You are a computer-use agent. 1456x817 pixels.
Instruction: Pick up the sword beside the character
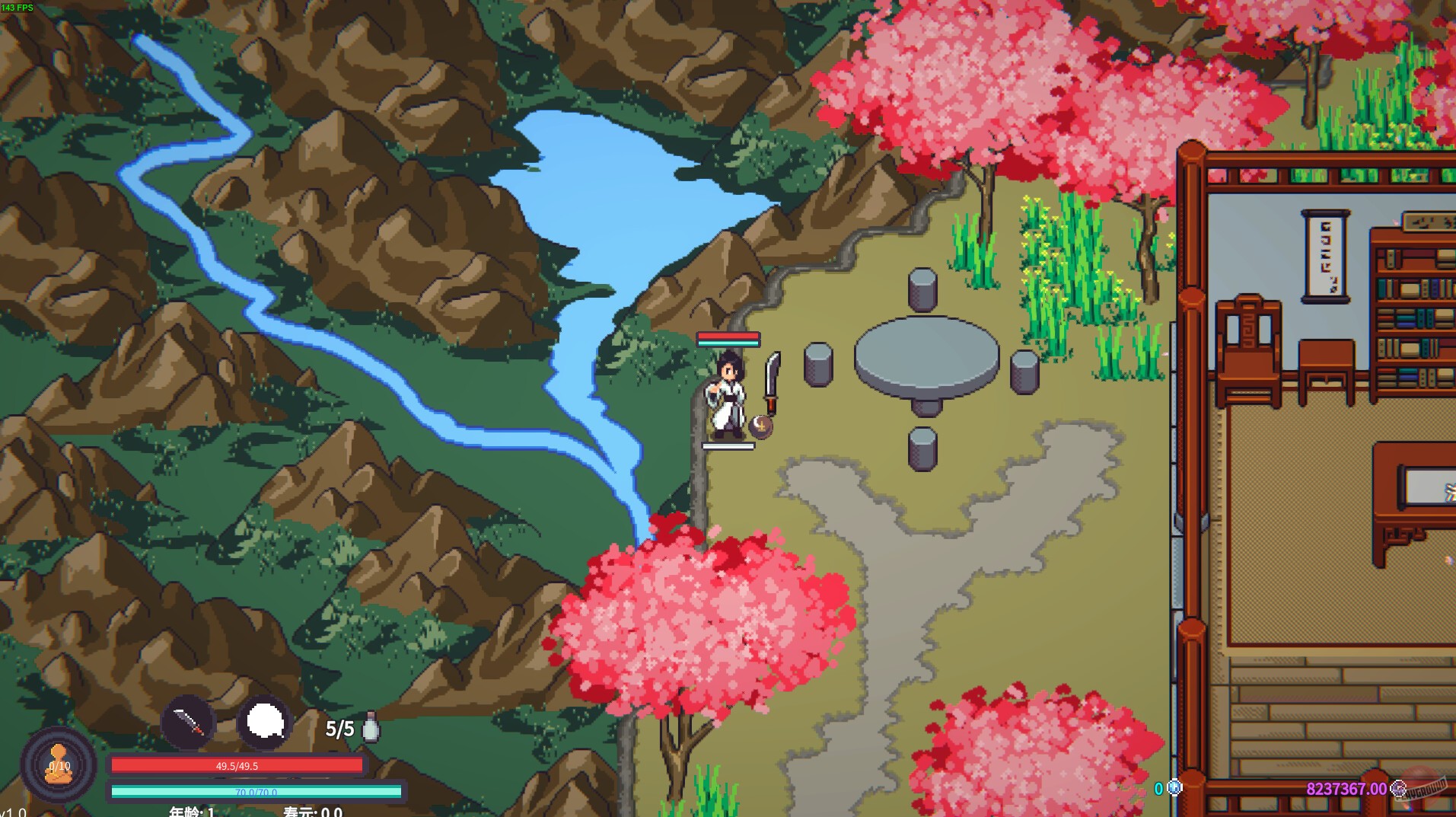pos(773,381)
